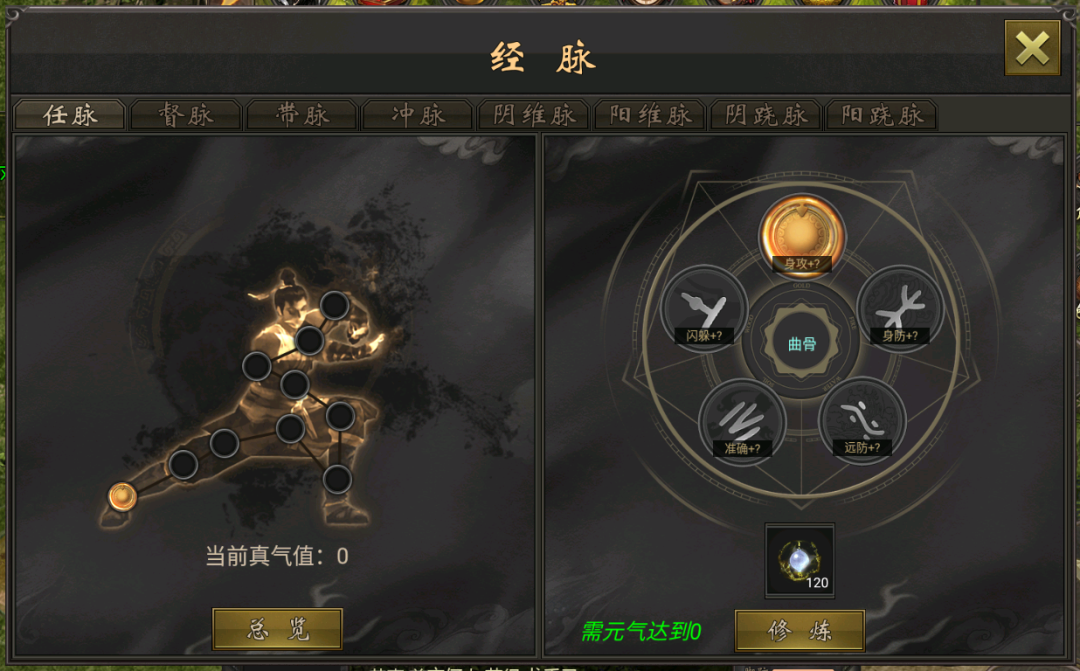Inspect the required material item showing 120

(x=800, y=561)
